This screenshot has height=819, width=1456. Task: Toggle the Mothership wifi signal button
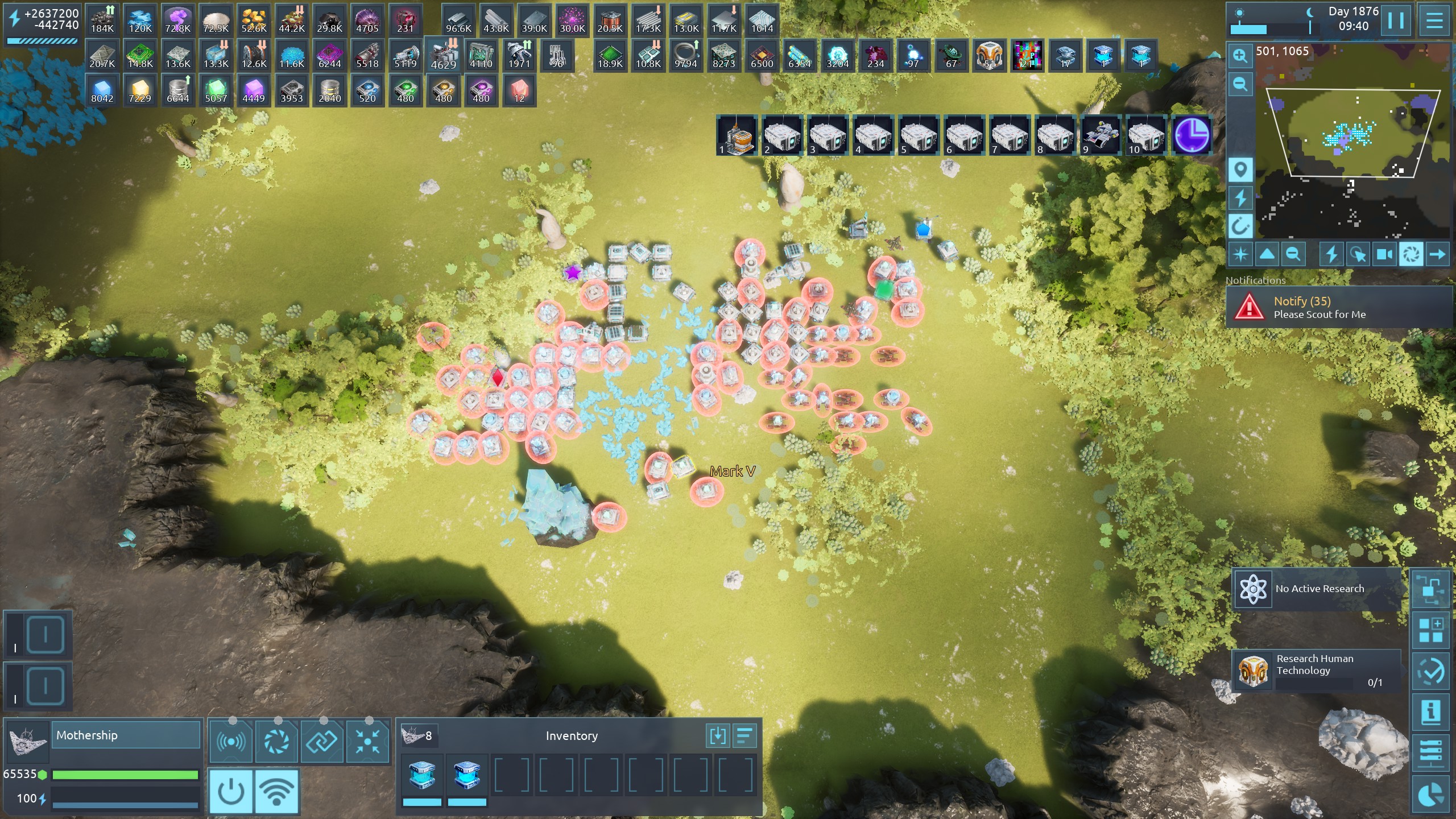(276, 791)
